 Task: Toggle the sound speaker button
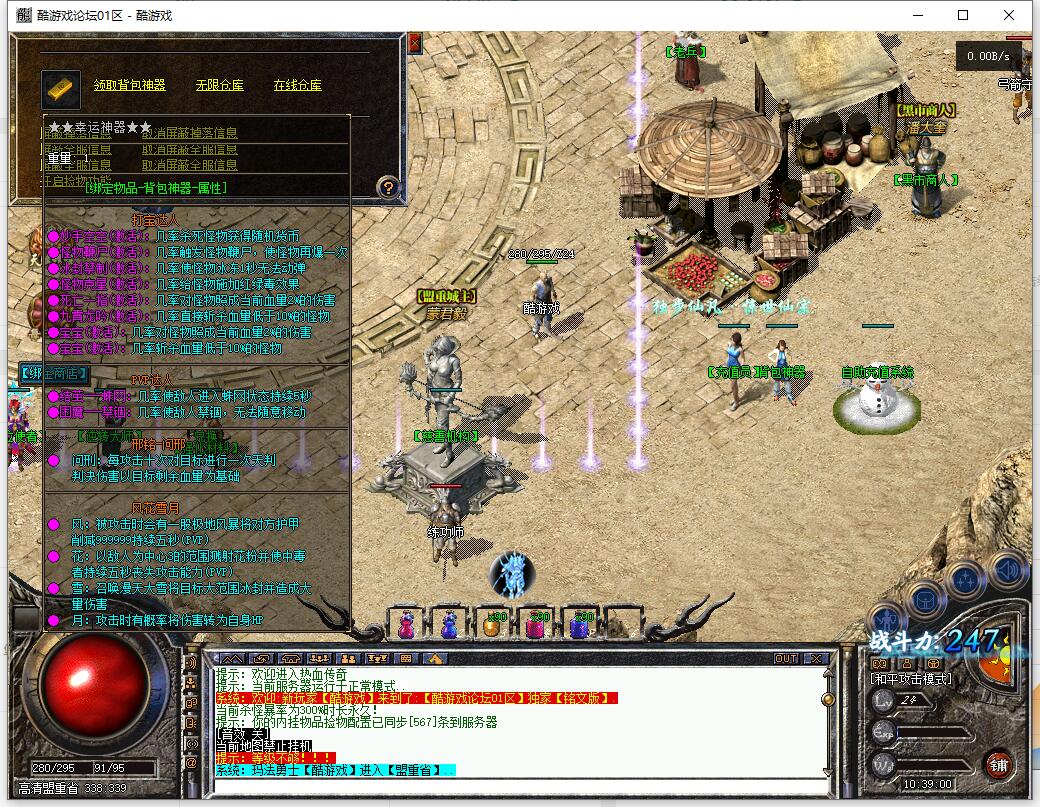coord(1007,570)
